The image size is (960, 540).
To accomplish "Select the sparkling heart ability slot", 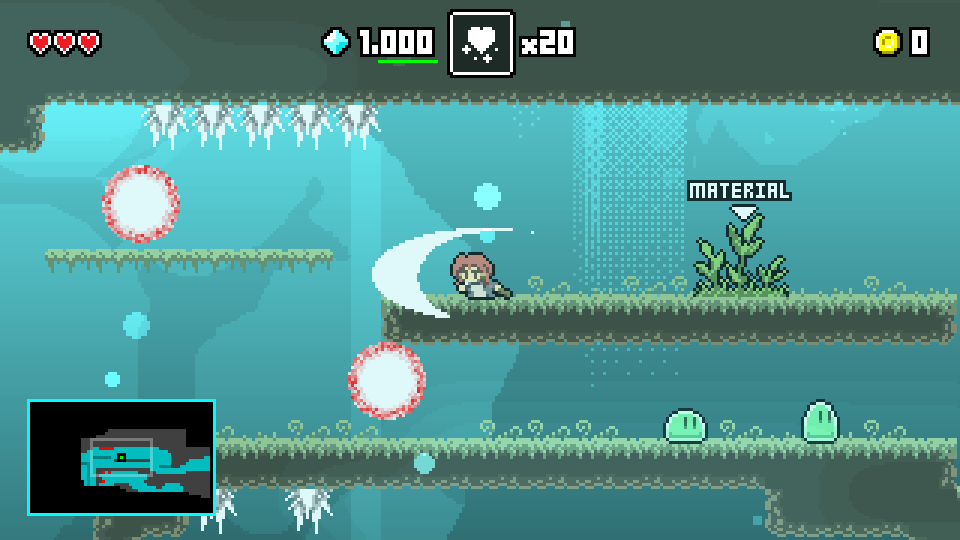I will pyautogui.click(x=481, y=43).
